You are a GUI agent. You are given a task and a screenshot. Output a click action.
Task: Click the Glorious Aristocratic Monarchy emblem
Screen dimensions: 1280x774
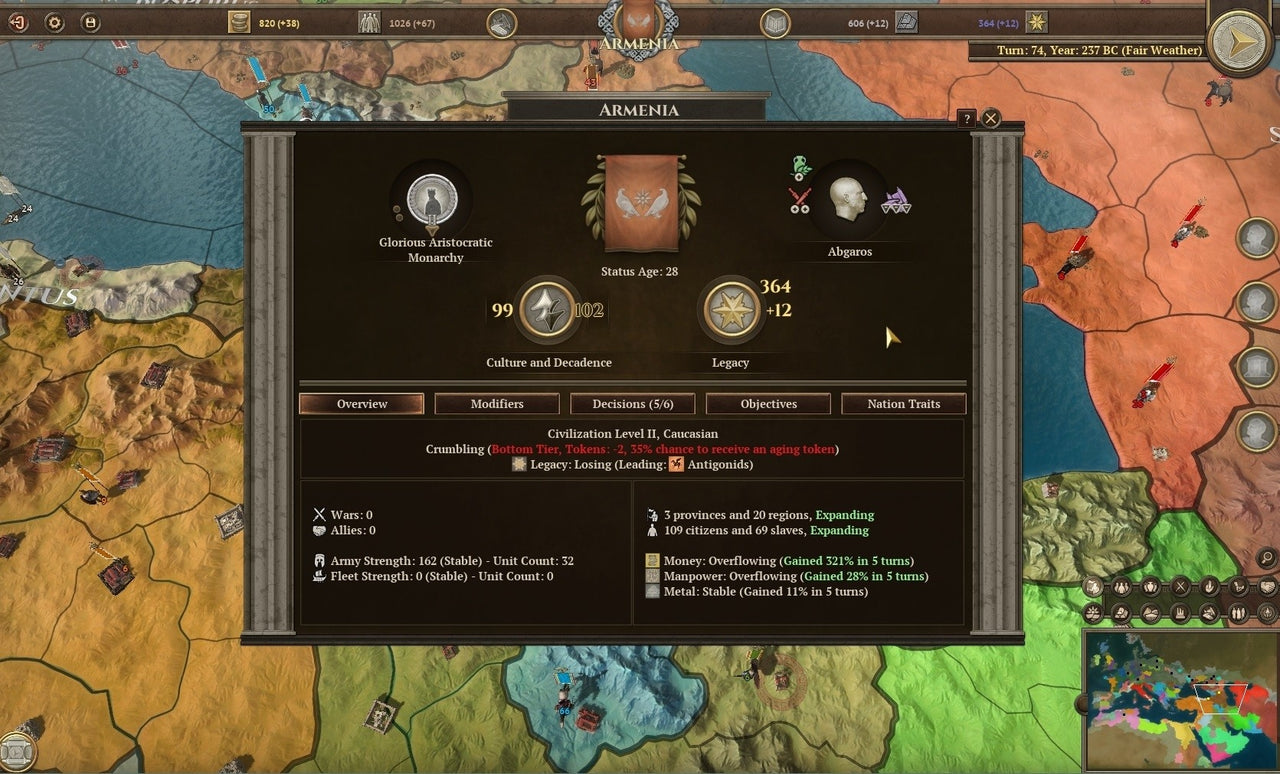pyautogui.click(x=430, y=200)
